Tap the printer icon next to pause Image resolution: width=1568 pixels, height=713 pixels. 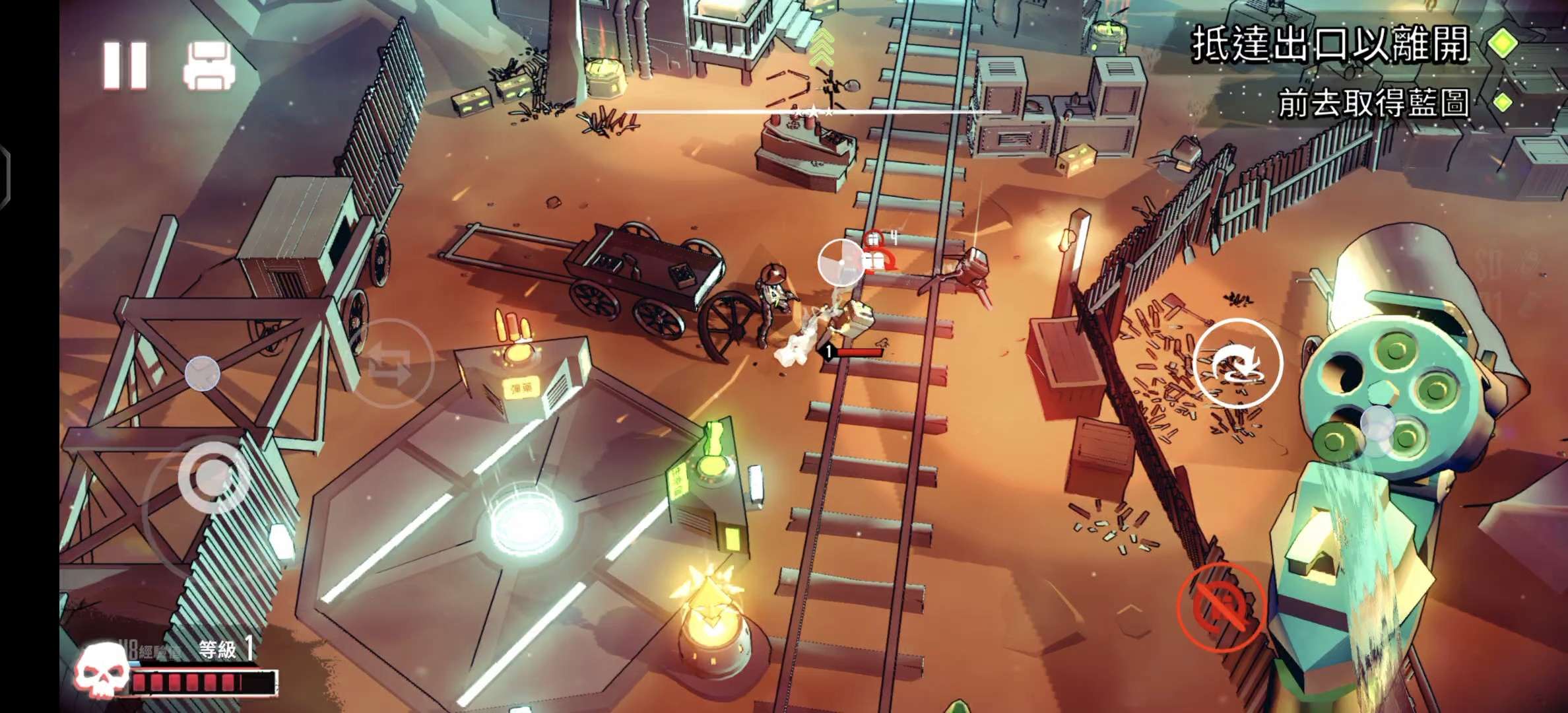[x=209, y=66]
